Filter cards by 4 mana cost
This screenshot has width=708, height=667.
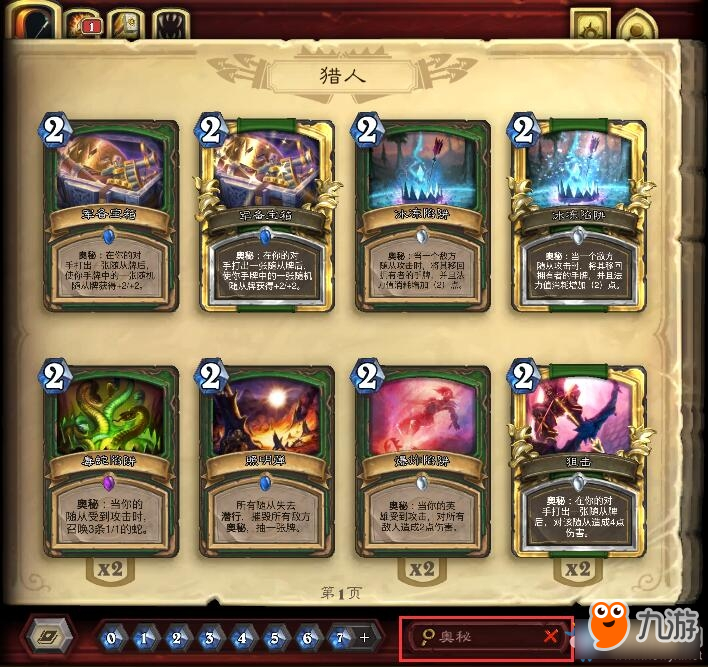241,637
